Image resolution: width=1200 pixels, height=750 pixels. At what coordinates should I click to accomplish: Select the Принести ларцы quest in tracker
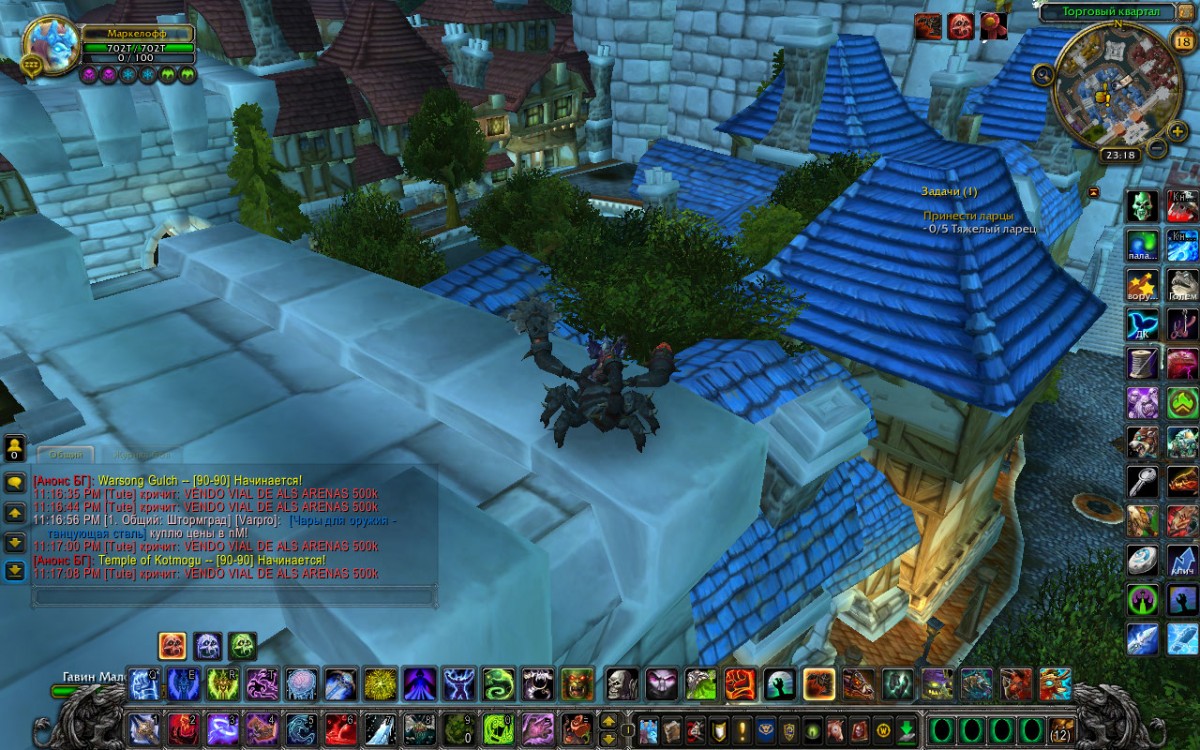tap(968, 215)
